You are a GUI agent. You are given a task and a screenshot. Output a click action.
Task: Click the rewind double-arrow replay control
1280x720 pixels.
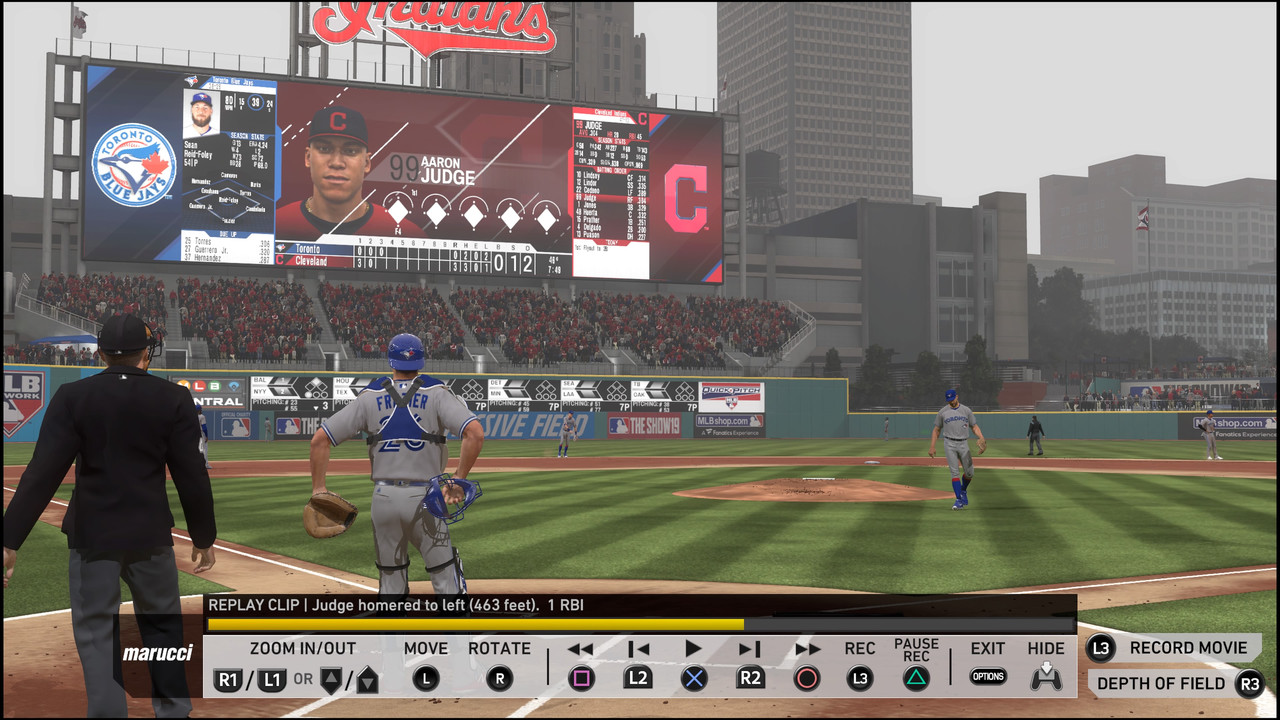tap(580, 649)
